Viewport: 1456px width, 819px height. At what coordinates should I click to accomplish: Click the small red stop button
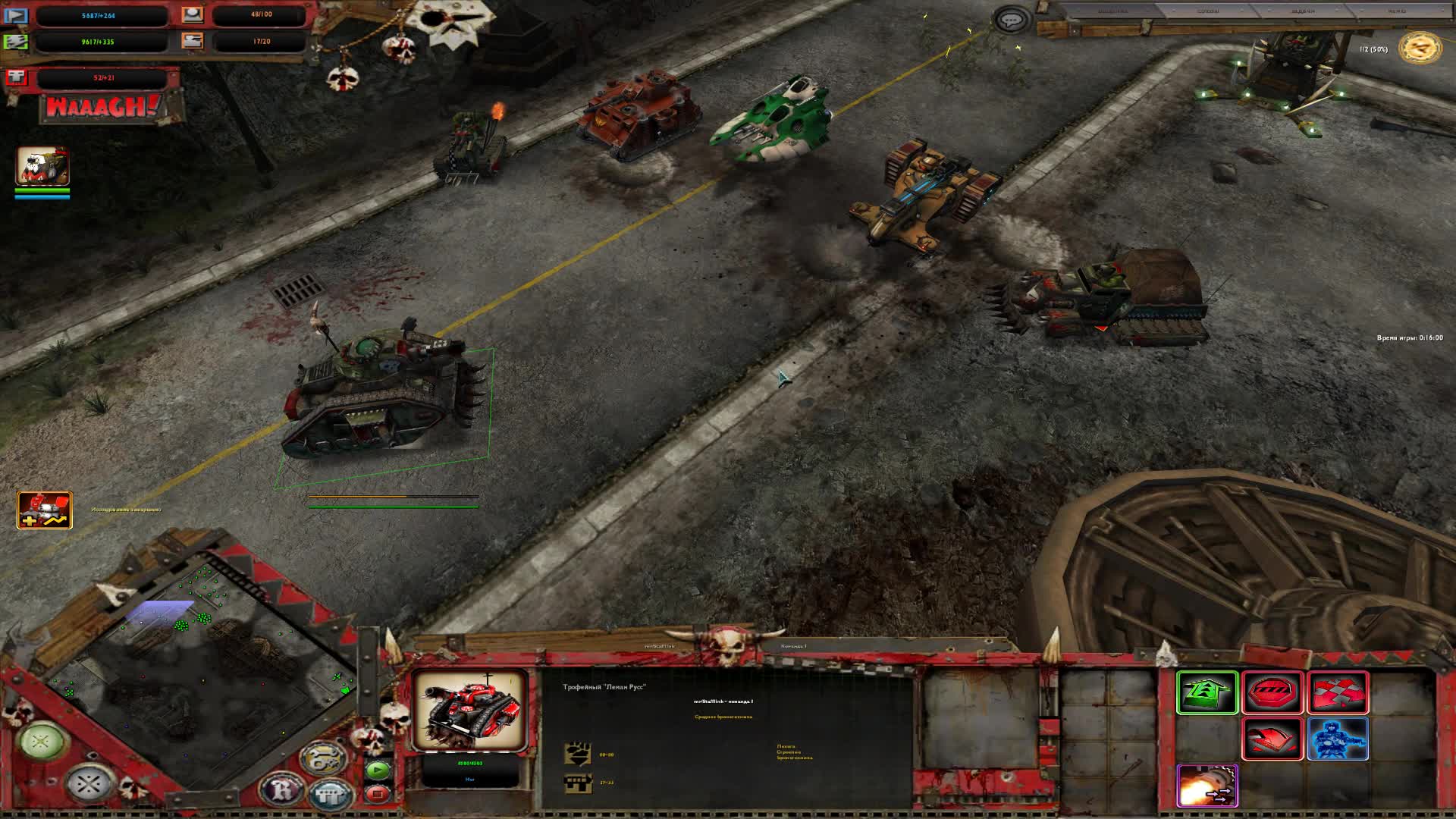tap(377, 794)
